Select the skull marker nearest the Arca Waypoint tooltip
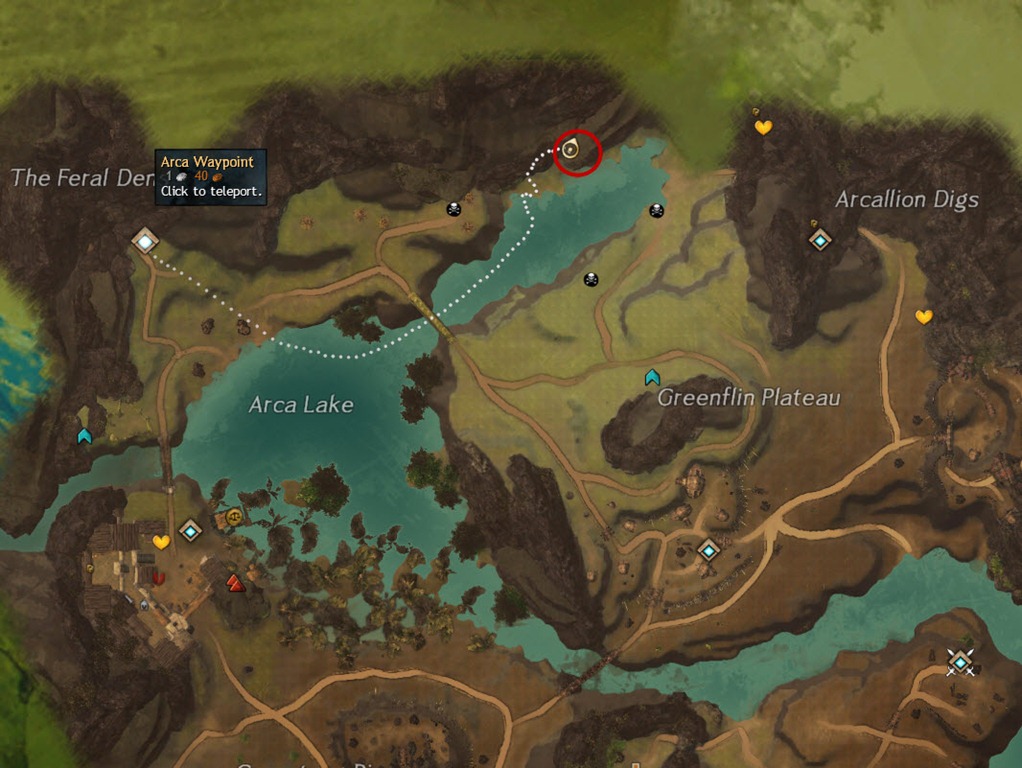 coord(454,209)
